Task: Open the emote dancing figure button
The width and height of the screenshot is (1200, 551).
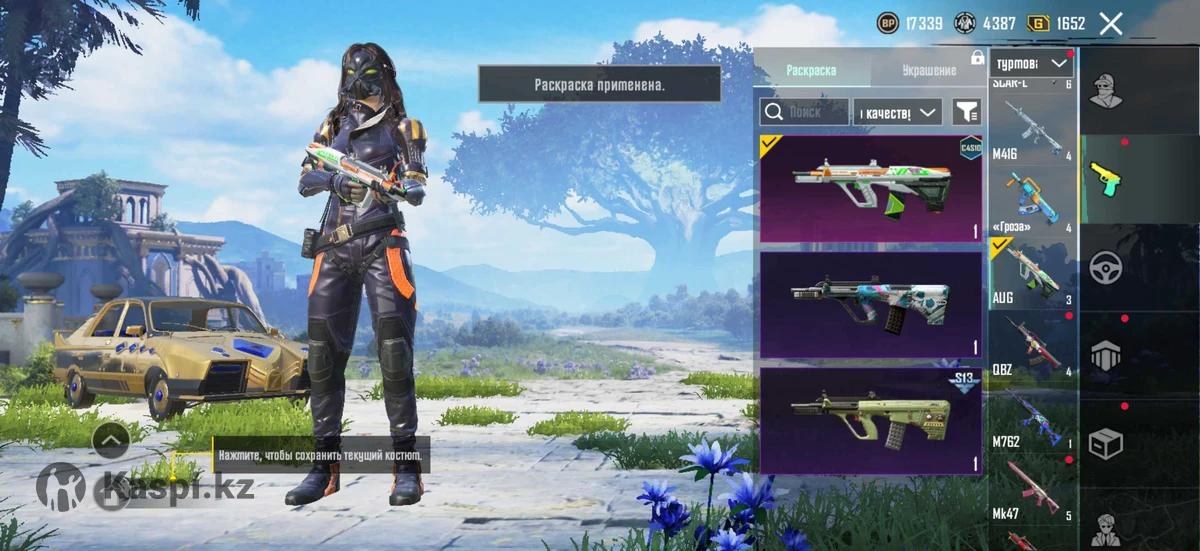Action: 60,487
